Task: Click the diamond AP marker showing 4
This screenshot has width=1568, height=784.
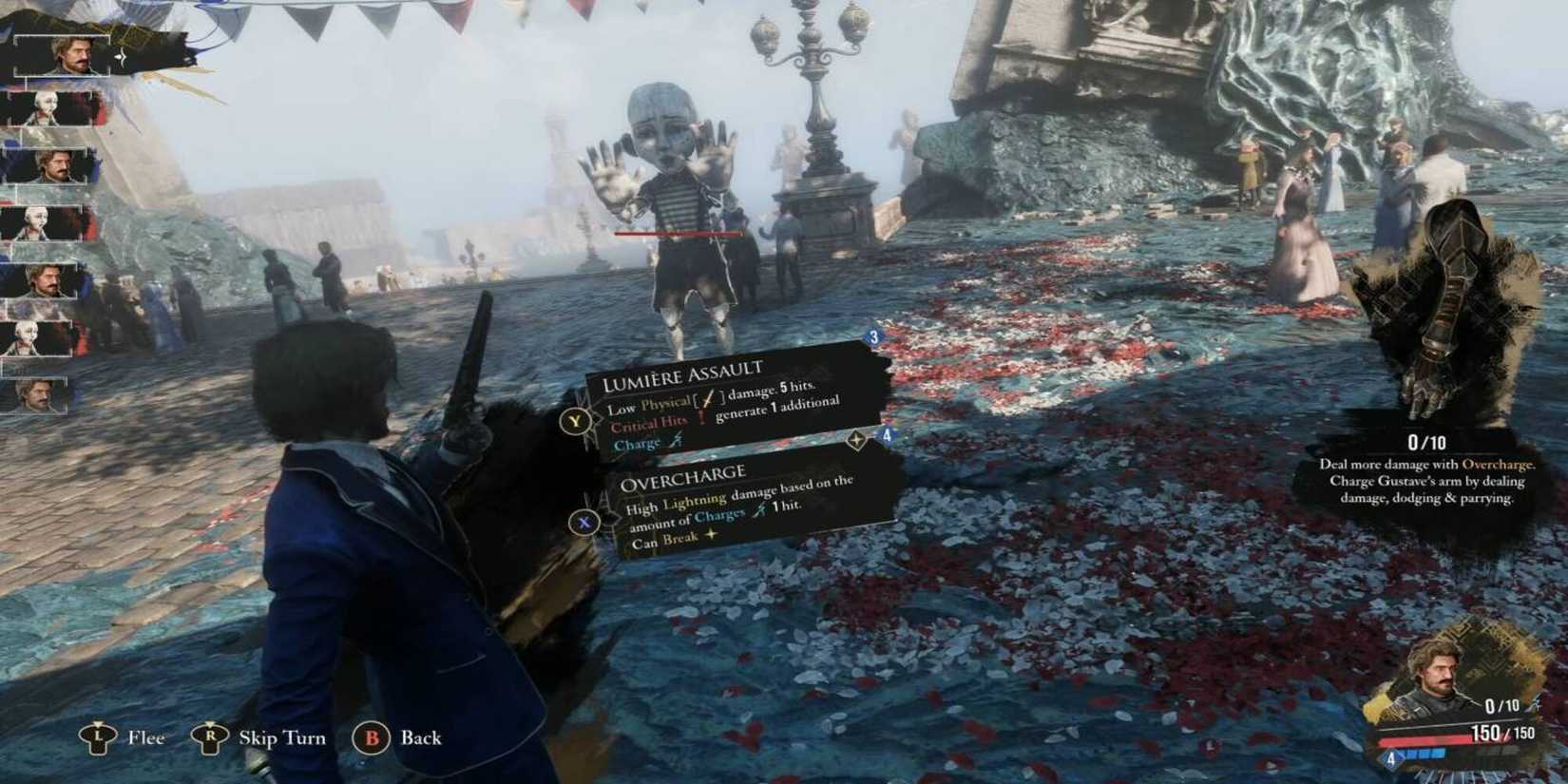Action: [1389, 760]
